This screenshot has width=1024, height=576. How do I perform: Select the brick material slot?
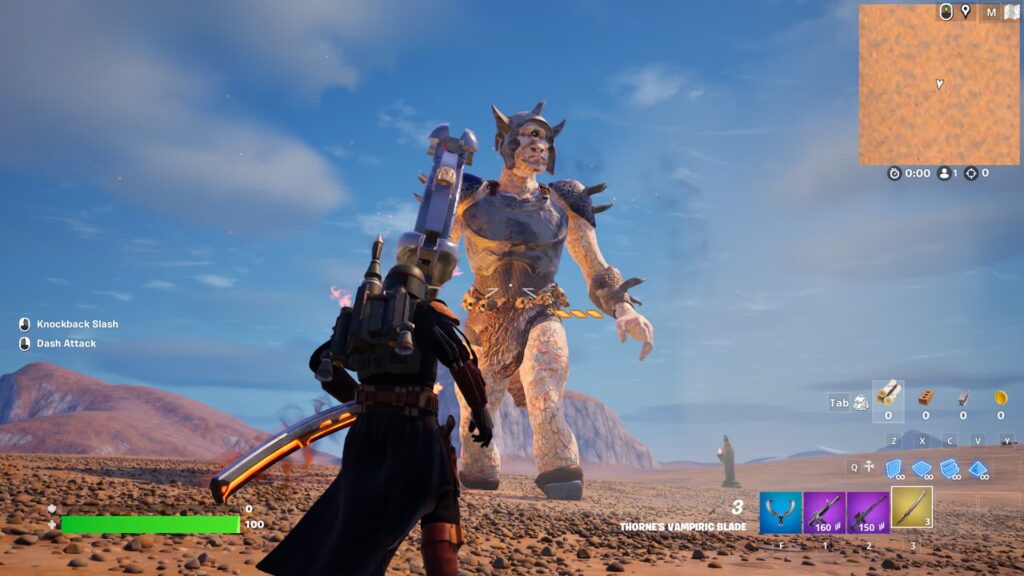pos(926,397)
